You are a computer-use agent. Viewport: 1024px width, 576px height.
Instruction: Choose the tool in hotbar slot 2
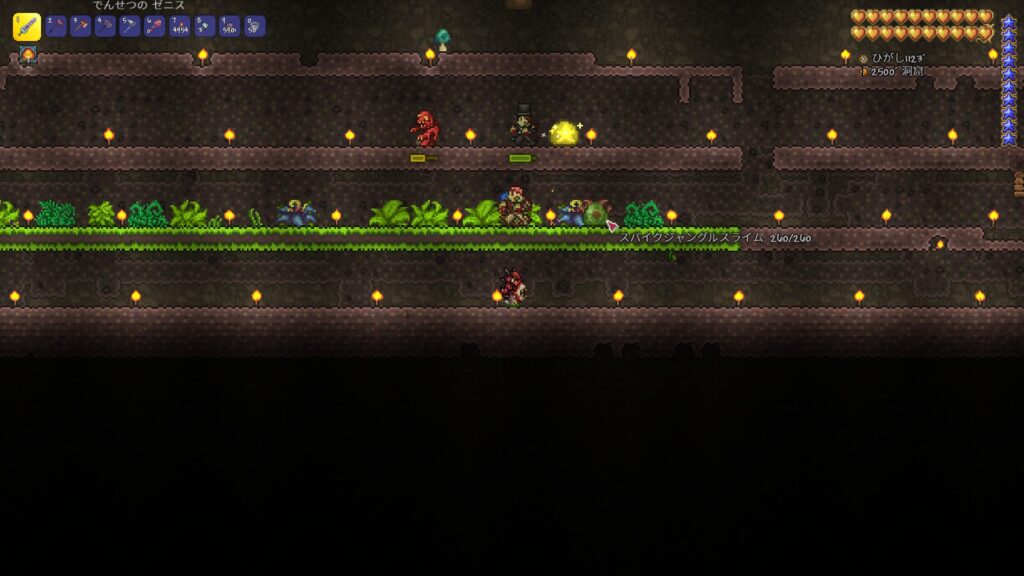click(x=56, y=26)
